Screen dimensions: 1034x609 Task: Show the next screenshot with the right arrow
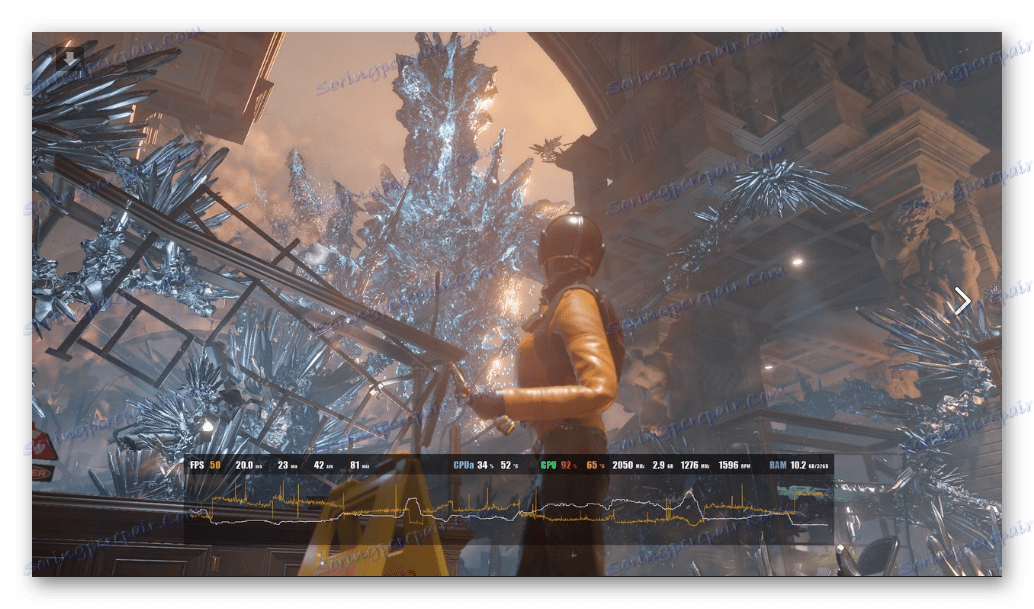[962, 301]
